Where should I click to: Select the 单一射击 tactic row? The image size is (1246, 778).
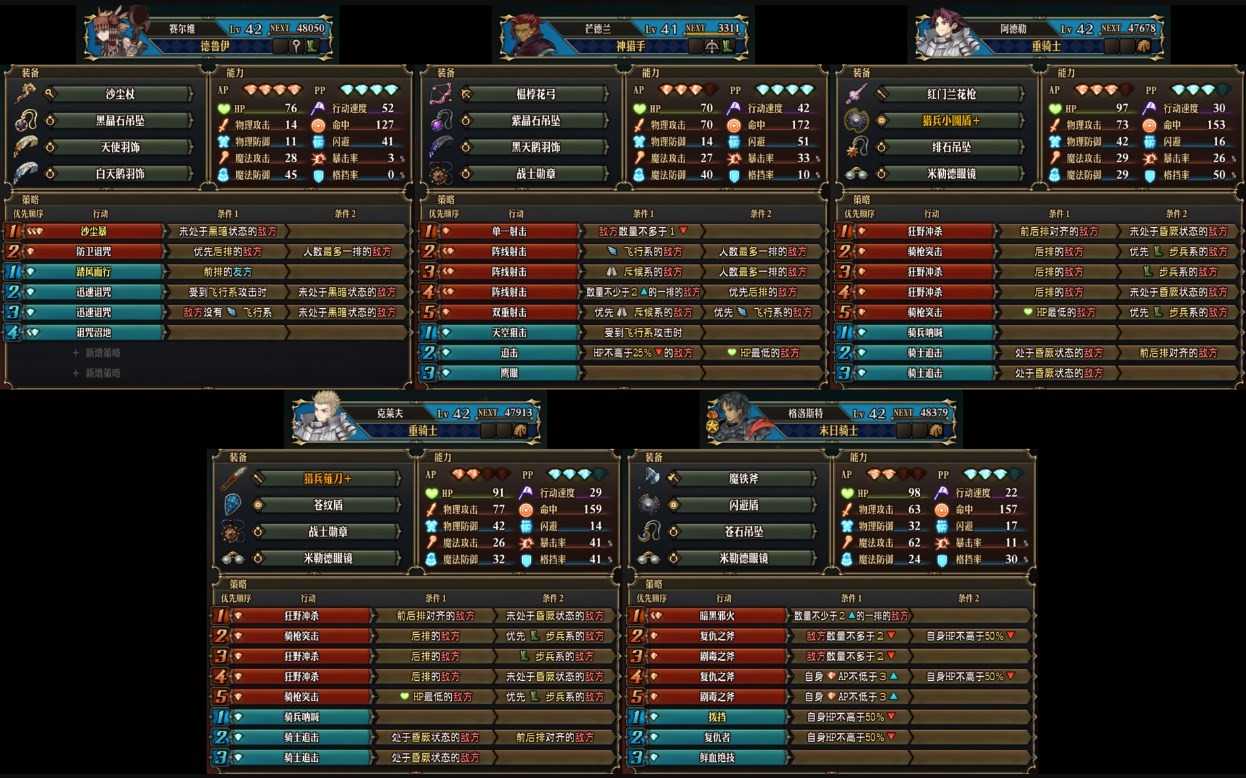coord(509,231)
